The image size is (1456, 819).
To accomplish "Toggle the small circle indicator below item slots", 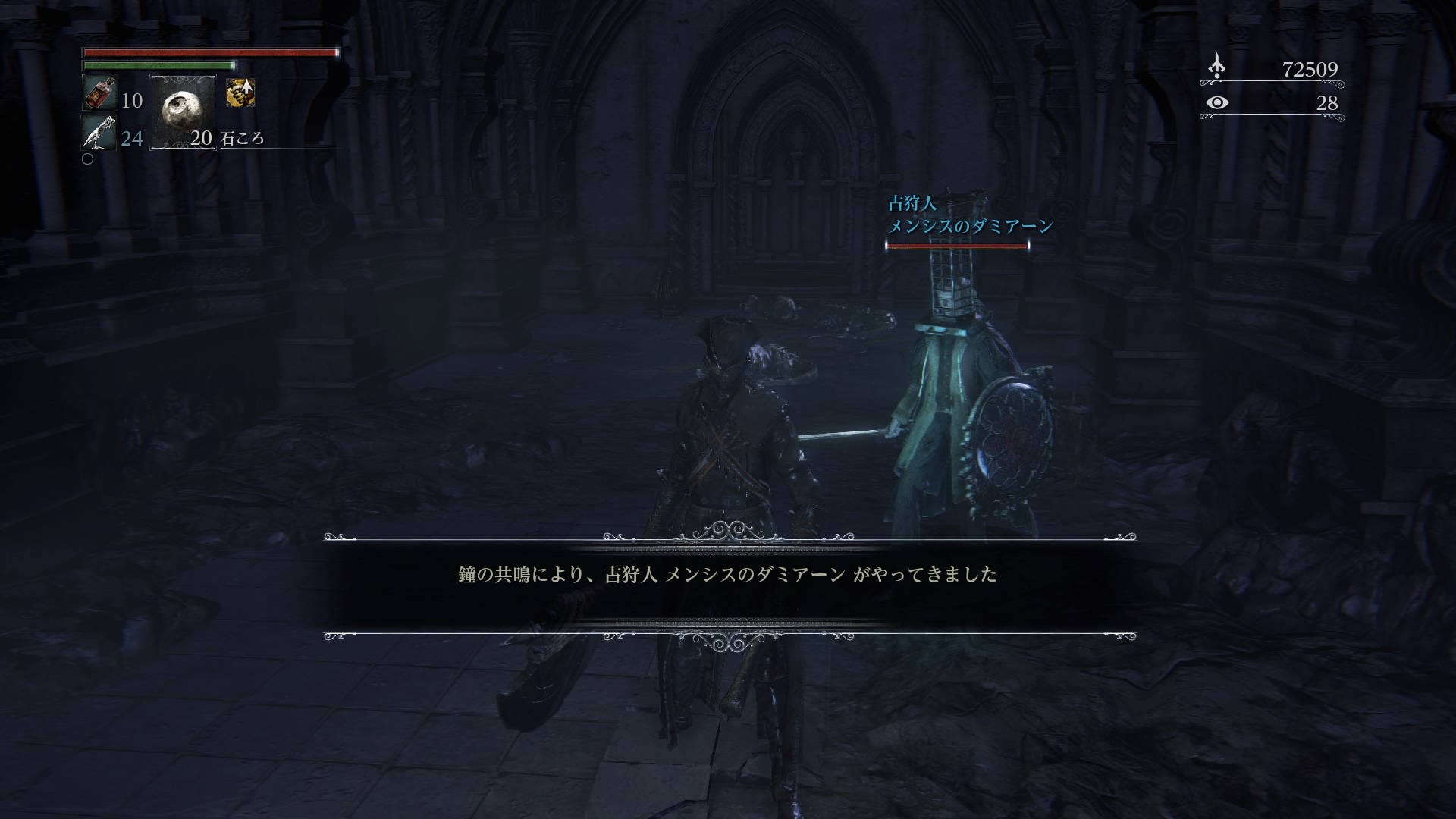I will 88,159.
